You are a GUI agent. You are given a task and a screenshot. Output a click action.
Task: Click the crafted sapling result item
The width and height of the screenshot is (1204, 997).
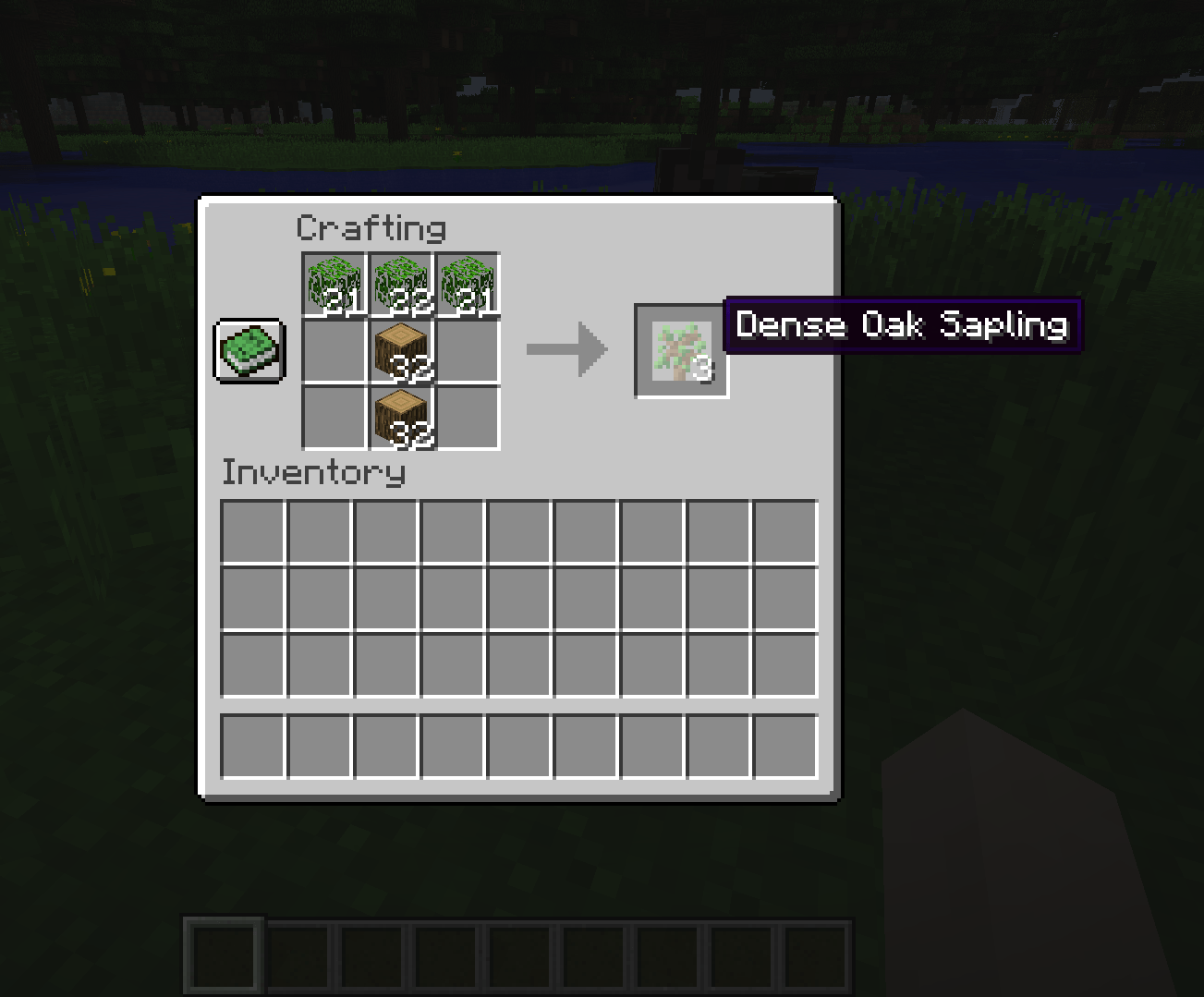[681, 351]
